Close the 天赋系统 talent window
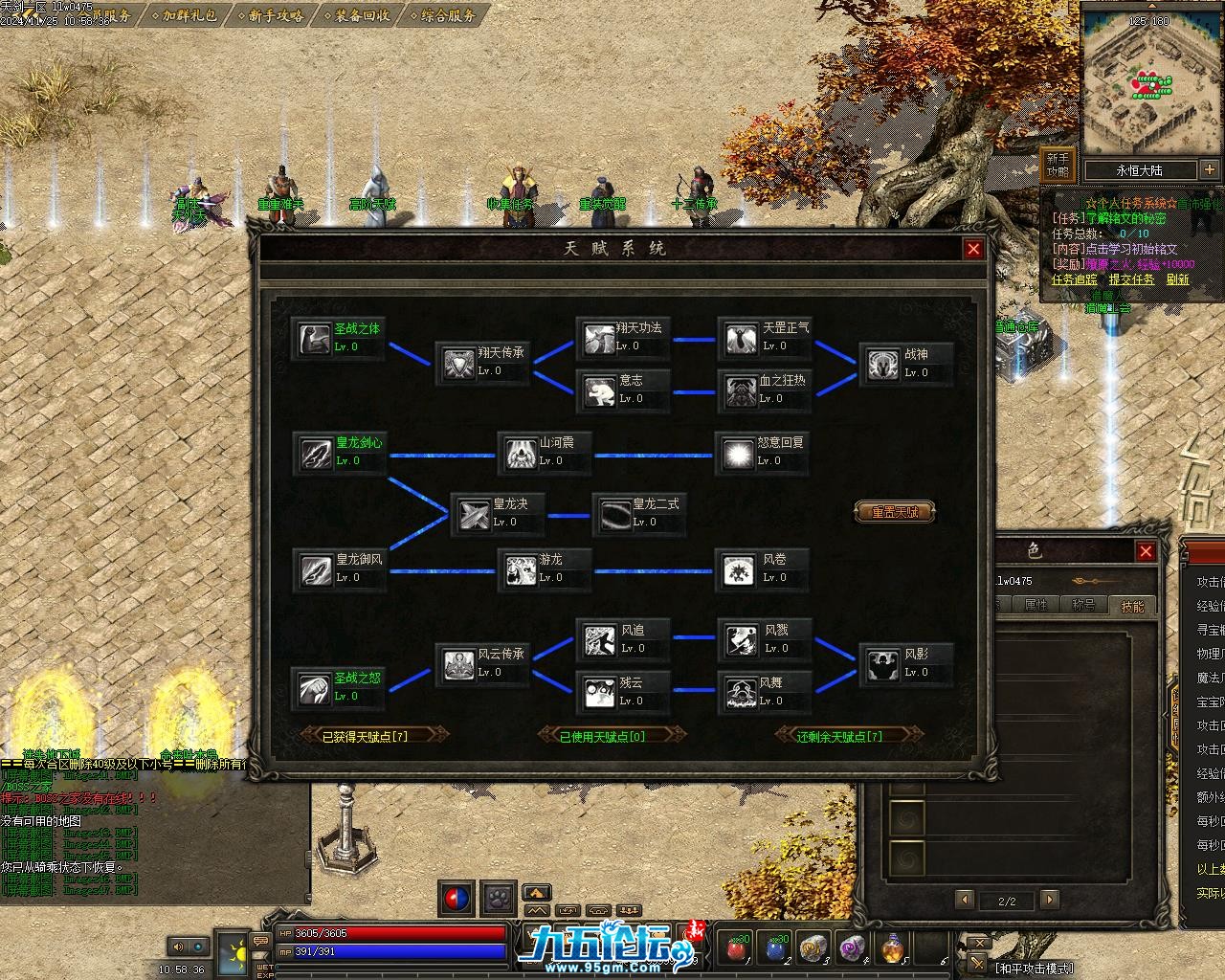This screenshot has height=980, width=1225. coord(973,249)
